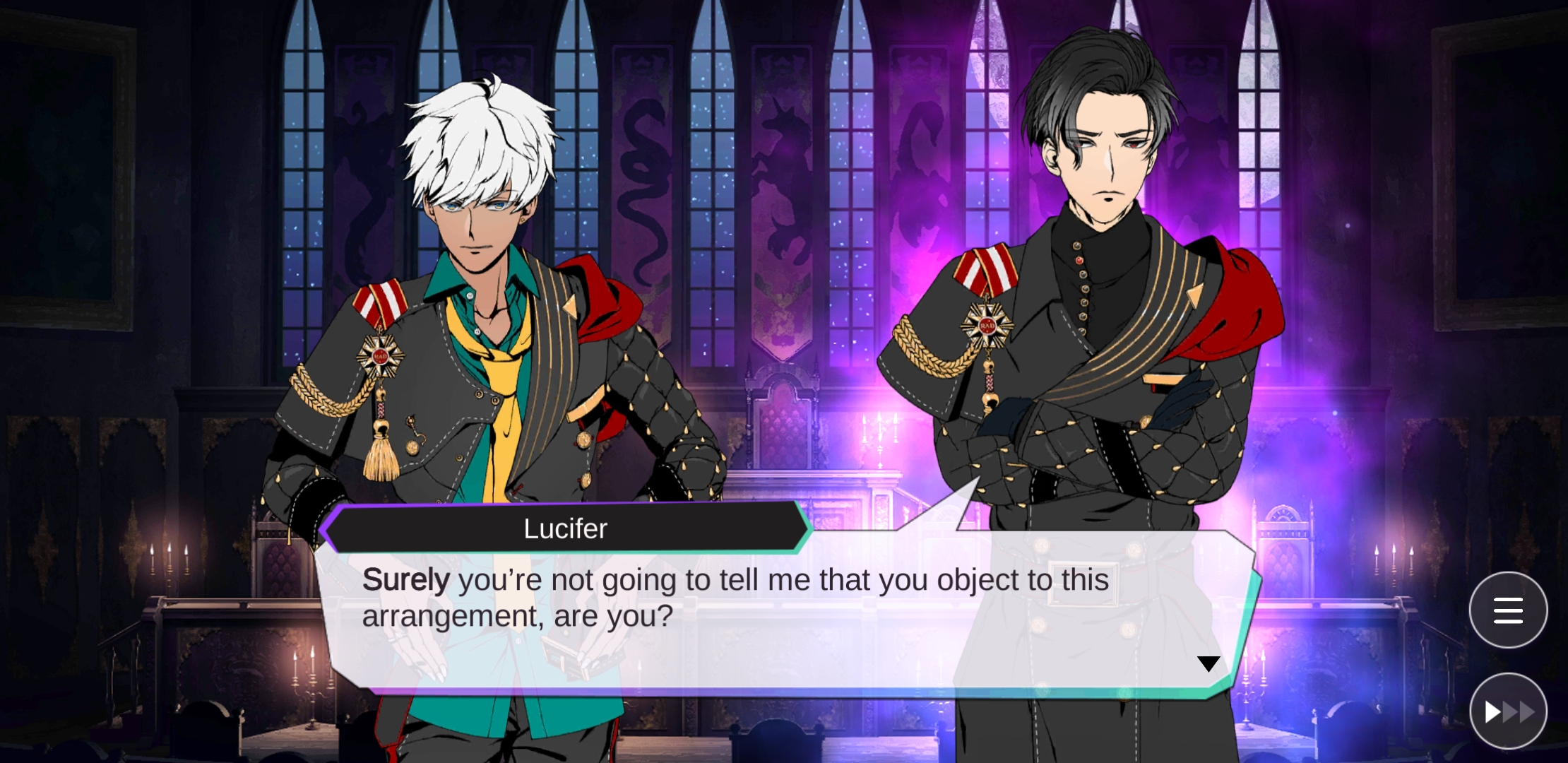Advance dialogue with the black arrow
This screenshot has height=763, width=1568.
(x=1208, y=663)
